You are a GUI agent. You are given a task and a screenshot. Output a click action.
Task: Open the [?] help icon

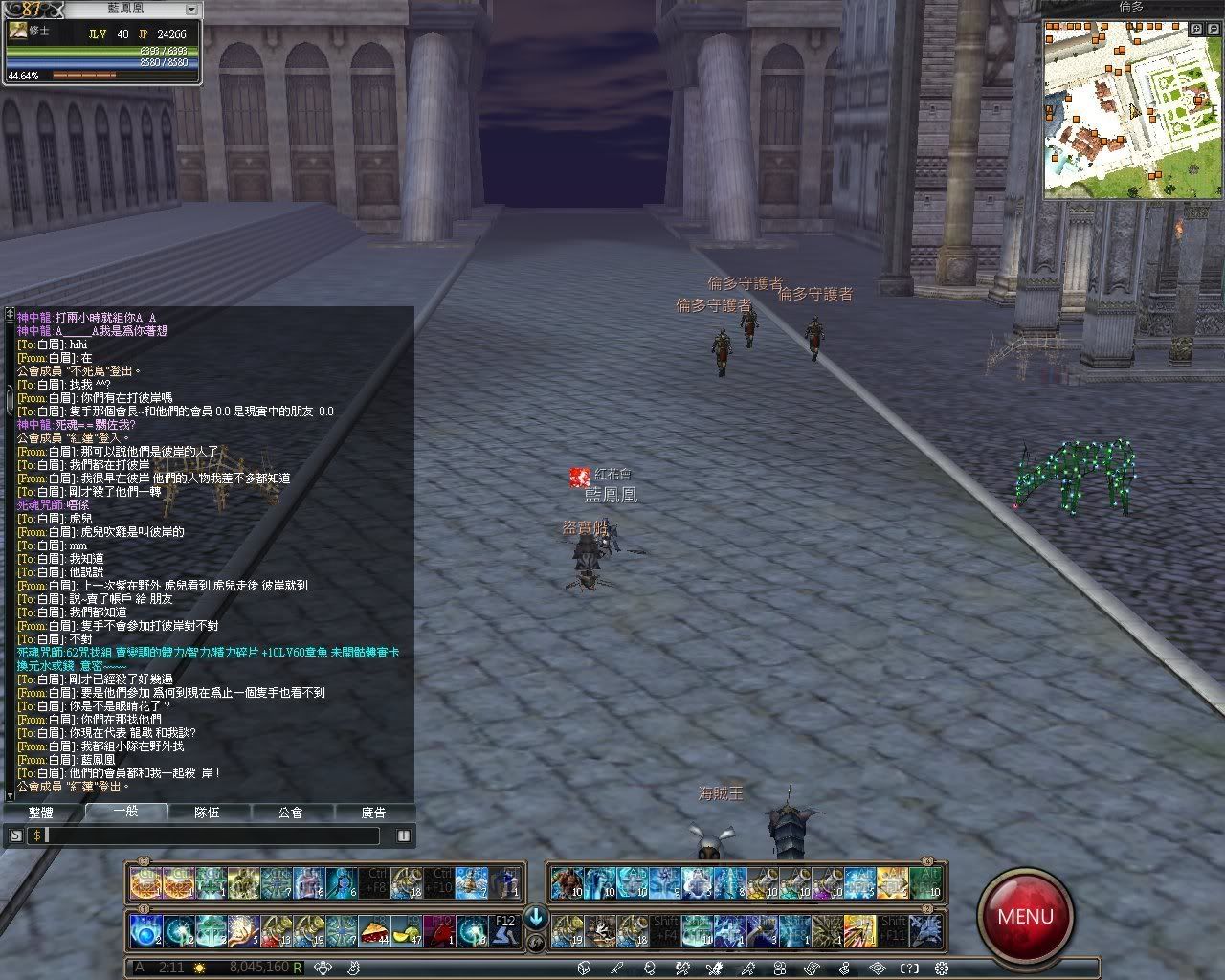(x=909, y=969)
